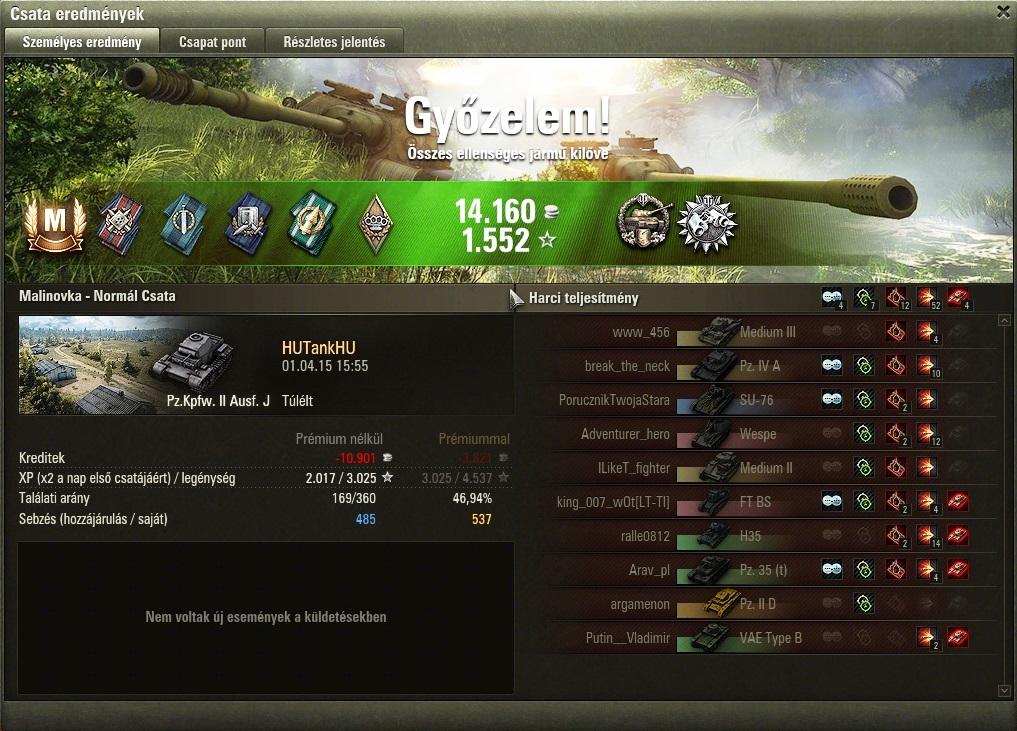Click the scroll up arrow of enemy list

coord(1004,321)
